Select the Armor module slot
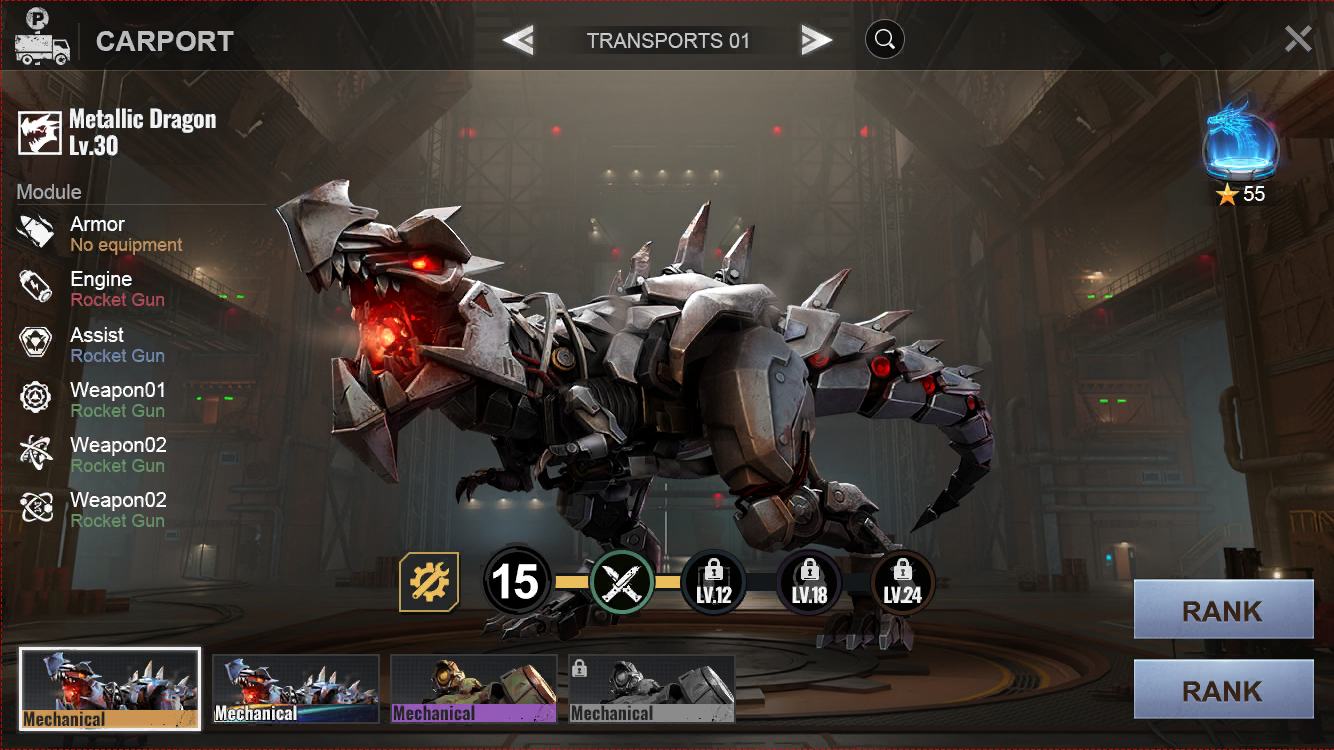The width and height of the screenshot is (1334, 750). coord(98,233)
